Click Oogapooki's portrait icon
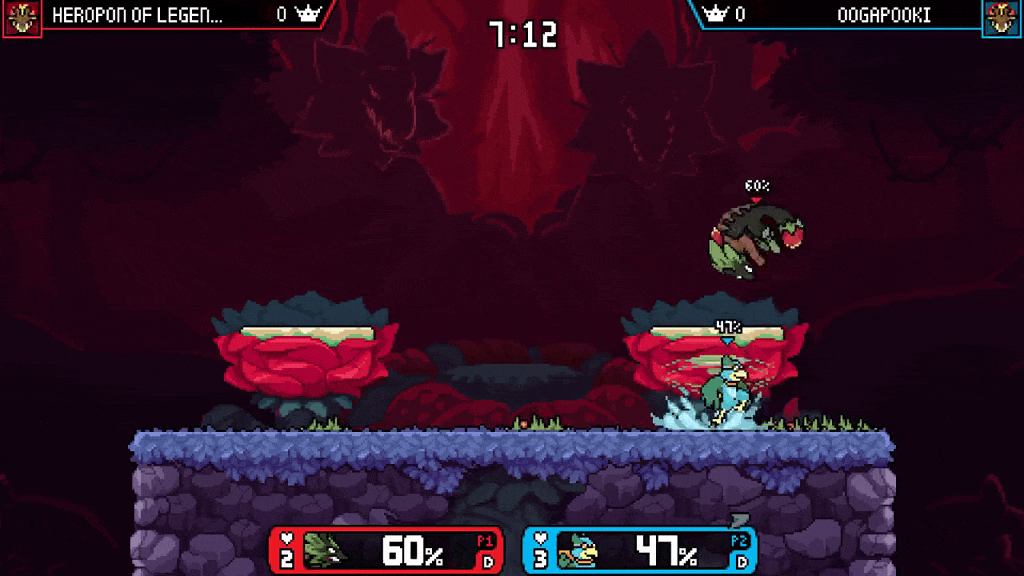 1002,17
